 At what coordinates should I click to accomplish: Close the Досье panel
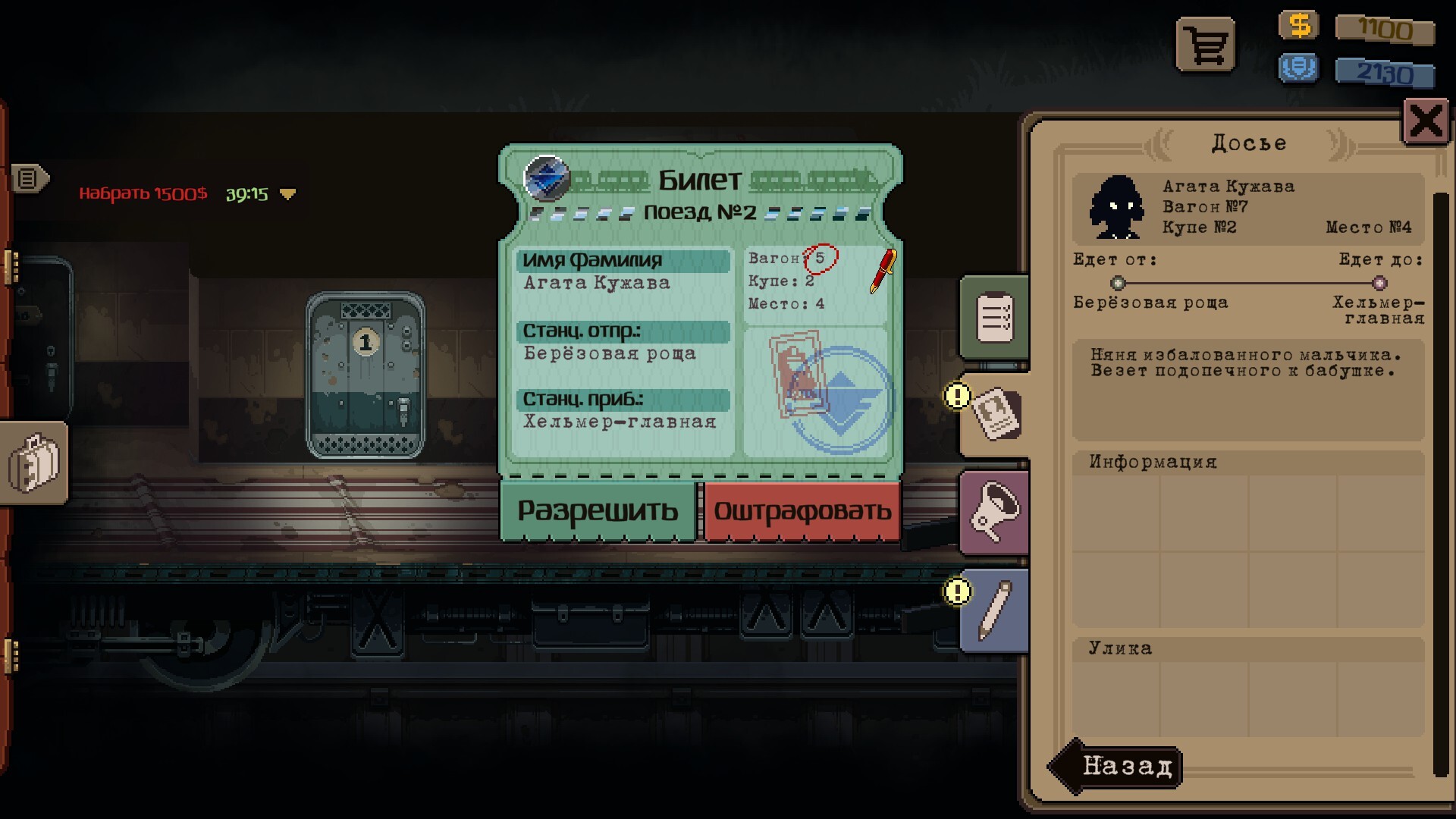[x=1426, y=121]
